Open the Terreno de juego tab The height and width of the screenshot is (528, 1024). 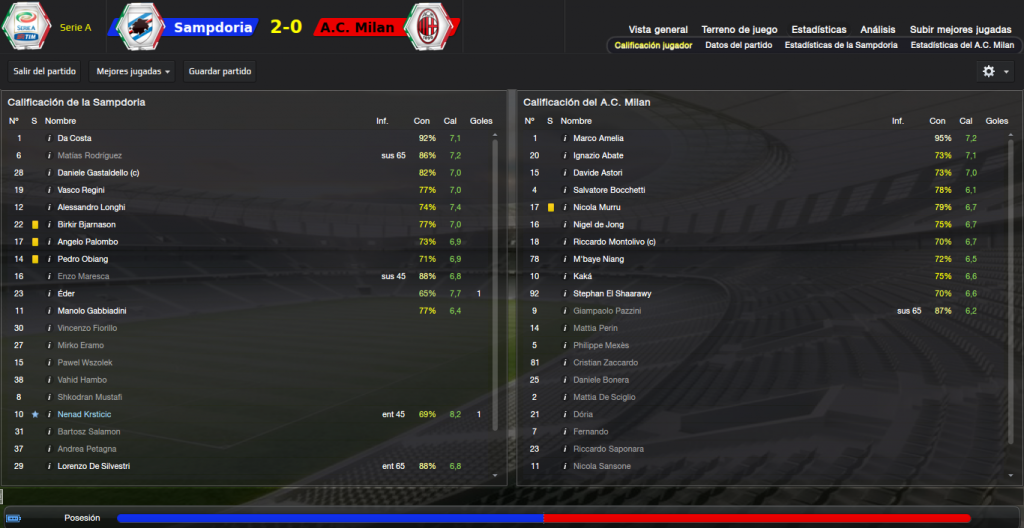tap(741, 30)
